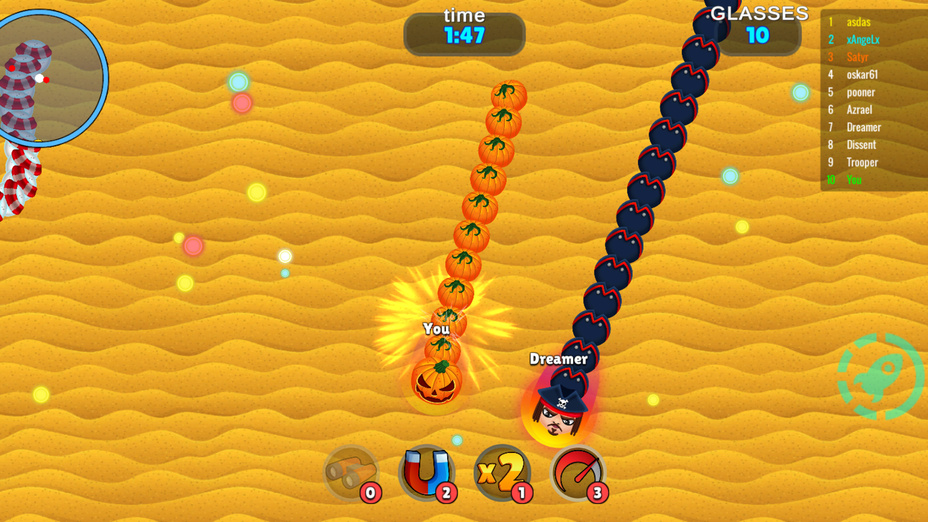The height and width of the screenshot is (522, 928).
Task: Trigger the speedometer speed boost
Action: coord(578,473)
